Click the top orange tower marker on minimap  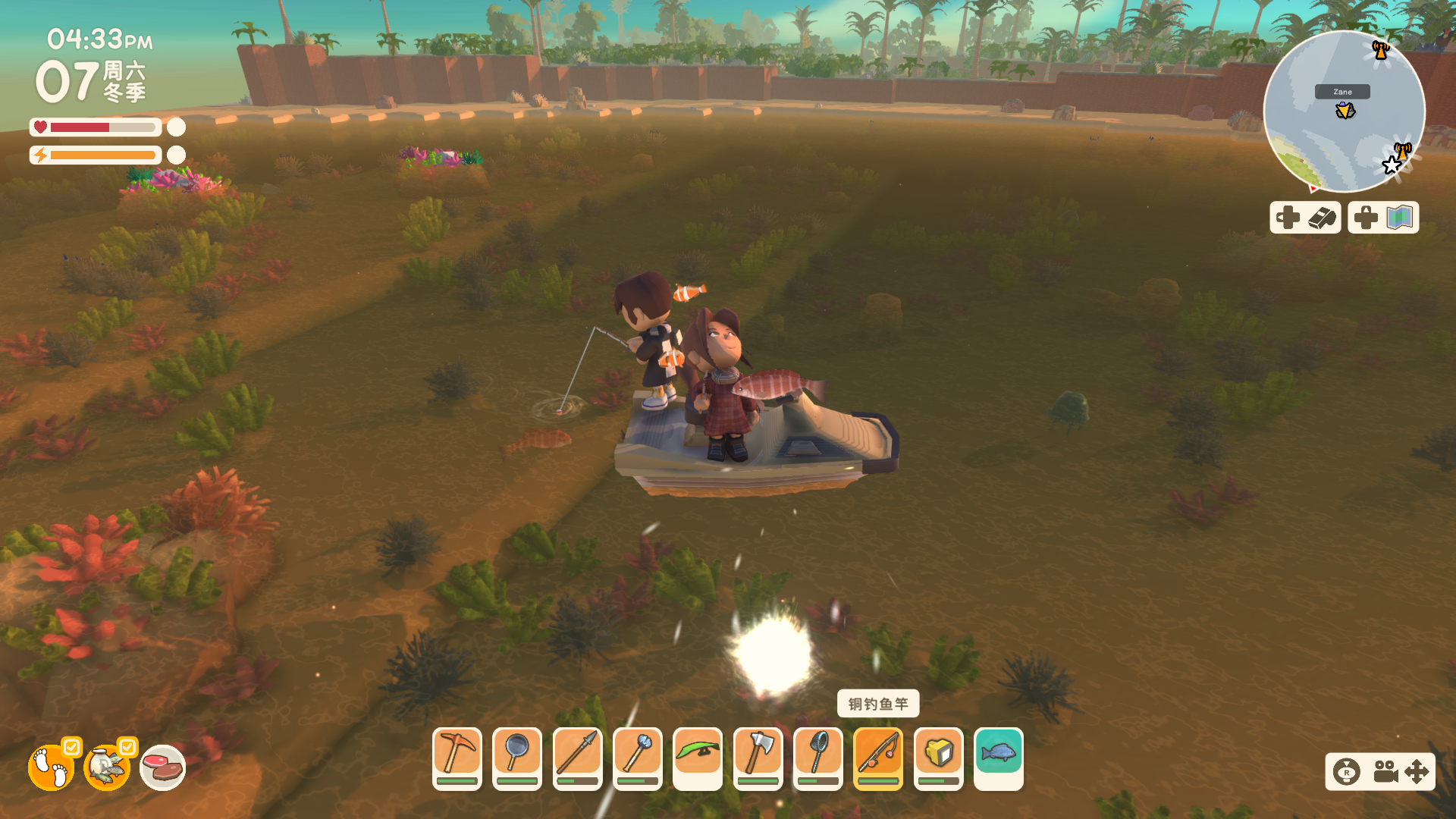click(1380, 50)
